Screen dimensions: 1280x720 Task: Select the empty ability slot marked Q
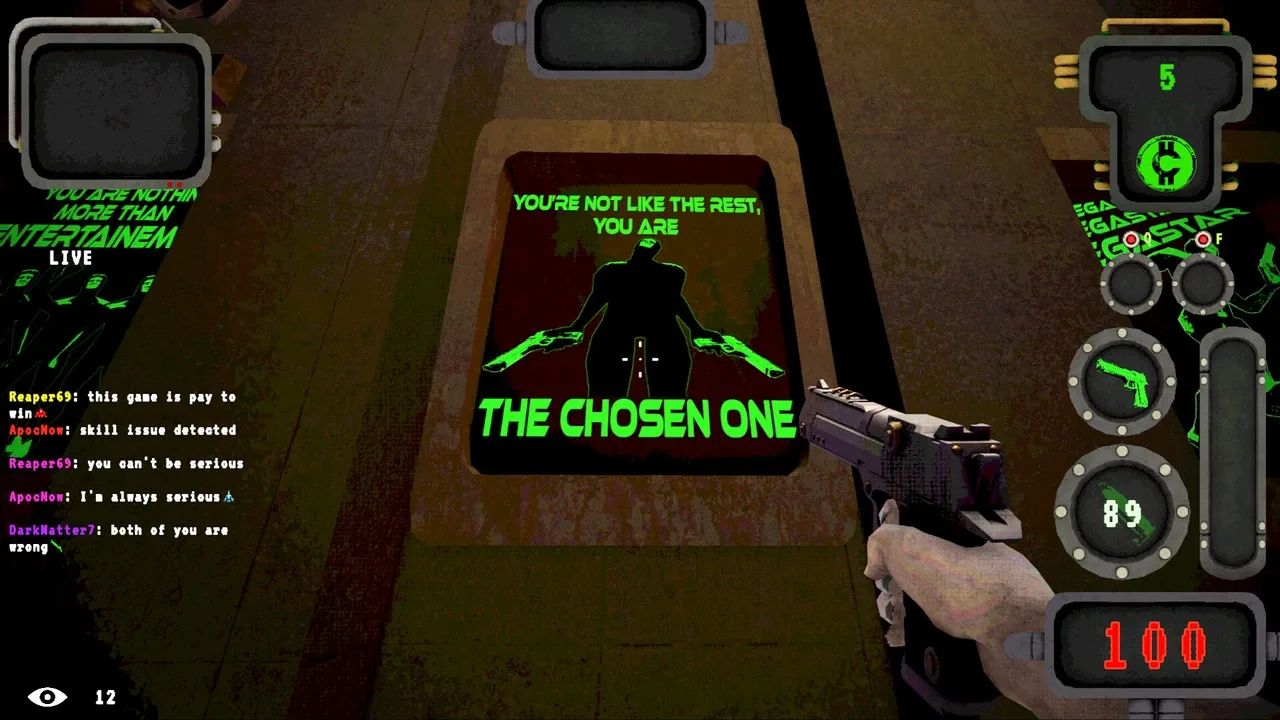[1131, 283]
